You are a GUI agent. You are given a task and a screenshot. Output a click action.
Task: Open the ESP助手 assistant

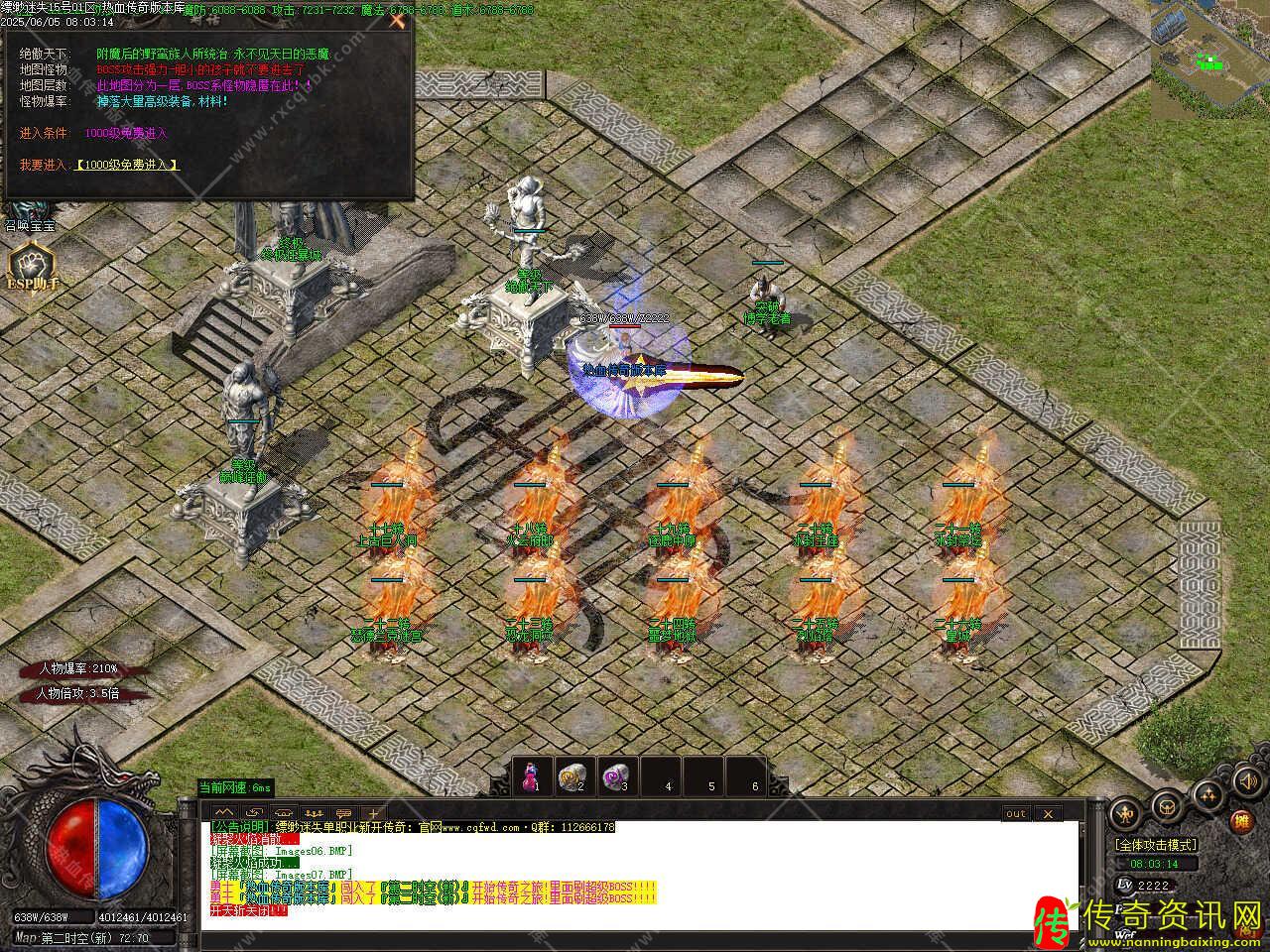click(x=31, y=268)
